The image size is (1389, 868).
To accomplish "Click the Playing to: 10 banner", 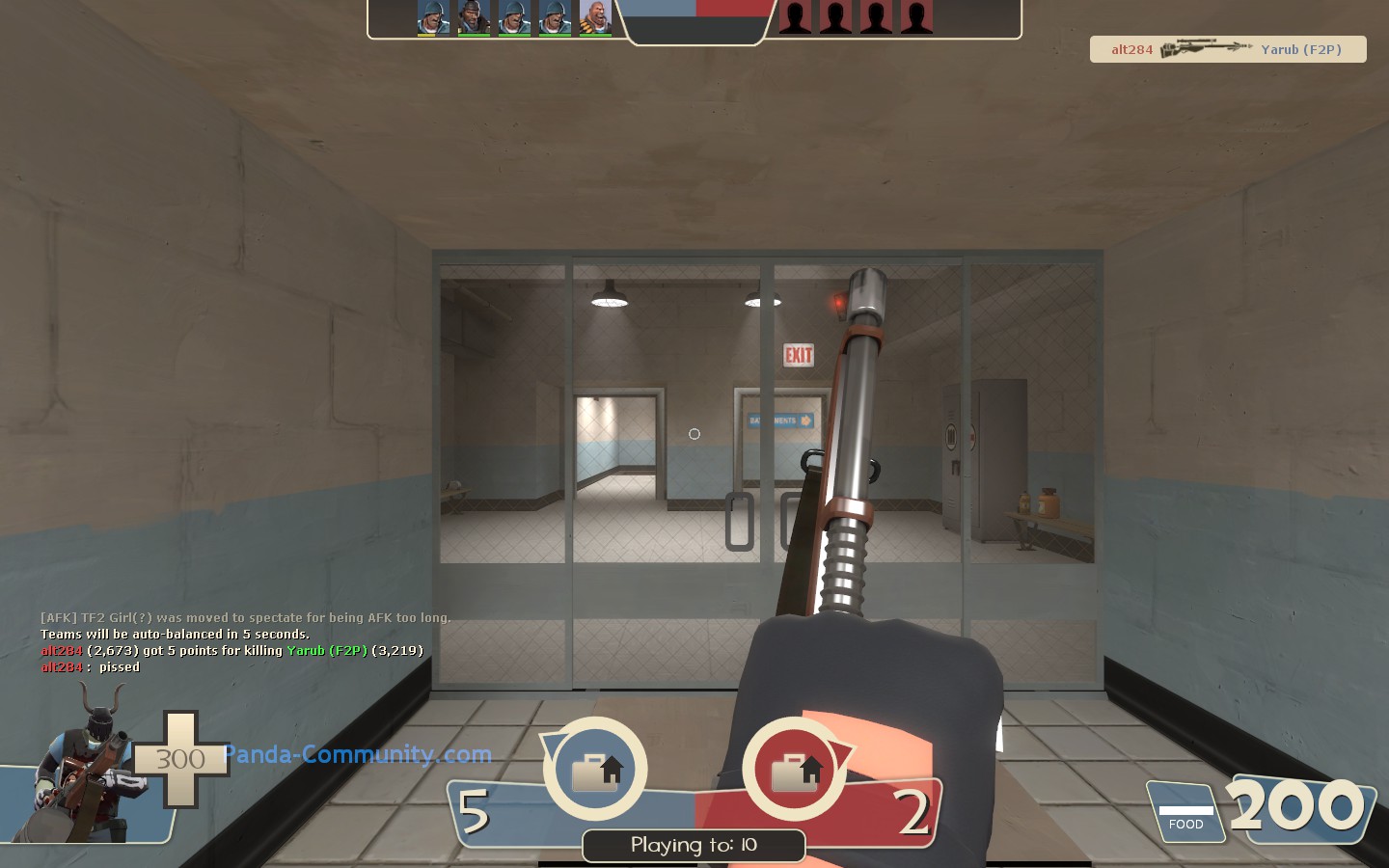I will [x=693, y=846].
